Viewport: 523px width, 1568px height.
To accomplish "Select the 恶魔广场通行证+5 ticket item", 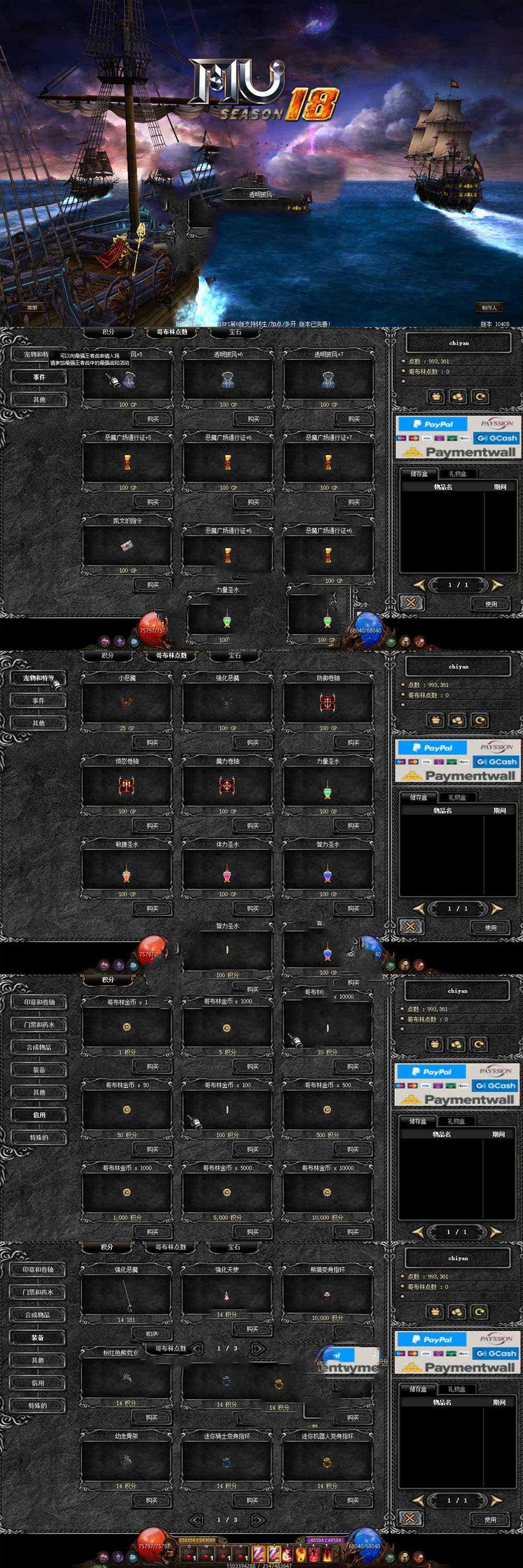I will 127,463.
